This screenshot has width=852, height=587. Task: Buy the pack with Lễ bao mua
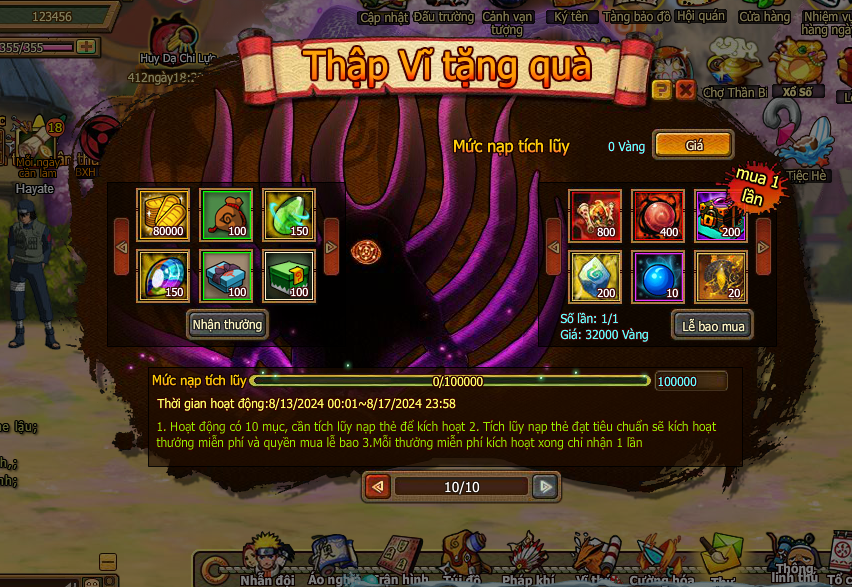click(711, 325)
